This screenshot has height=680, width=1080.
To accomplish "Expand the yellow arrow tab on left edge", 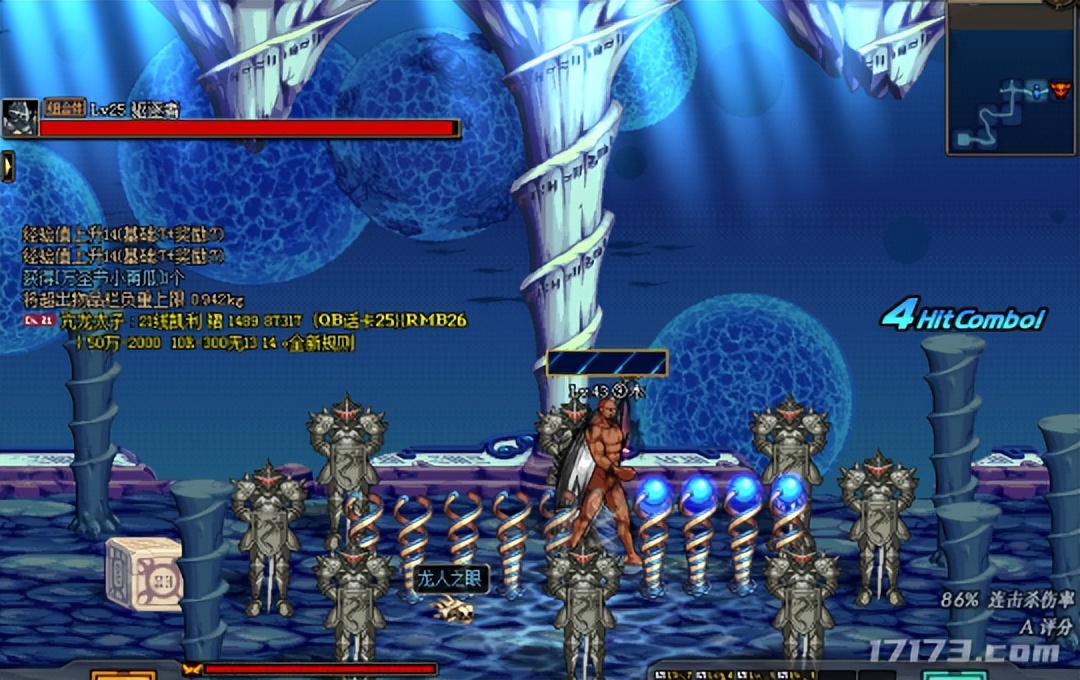I will tap(7, 165).
